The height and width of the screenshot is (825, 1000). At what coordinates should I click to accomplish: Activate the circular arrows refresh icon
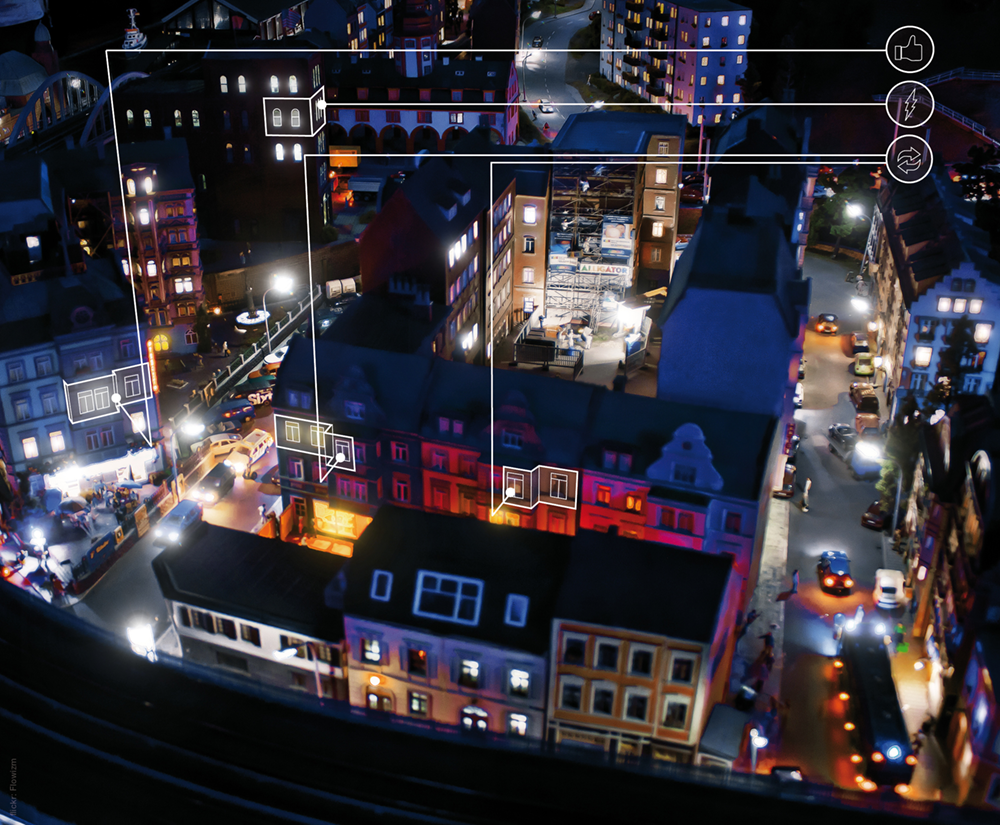coord(909,159)
